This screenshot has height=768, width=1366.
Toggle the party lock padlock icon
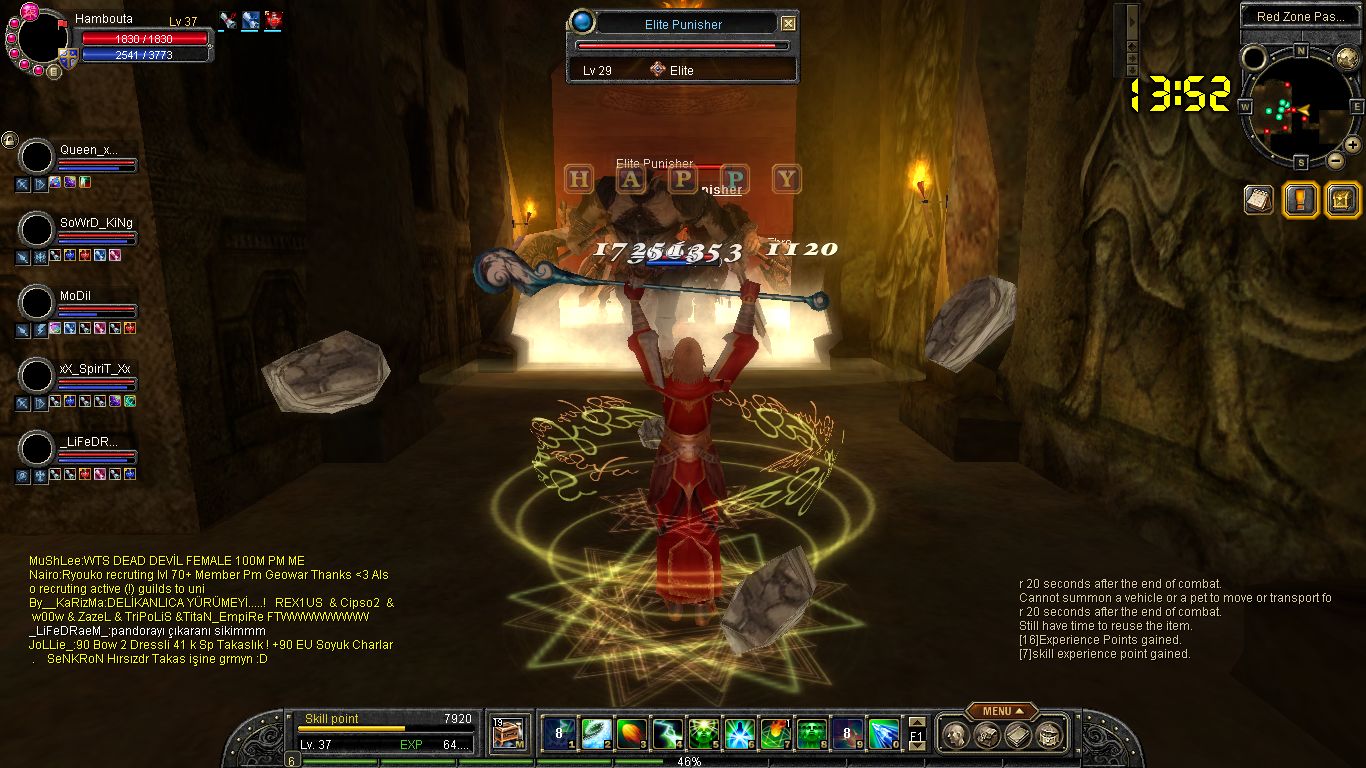(x=9, y=140)
